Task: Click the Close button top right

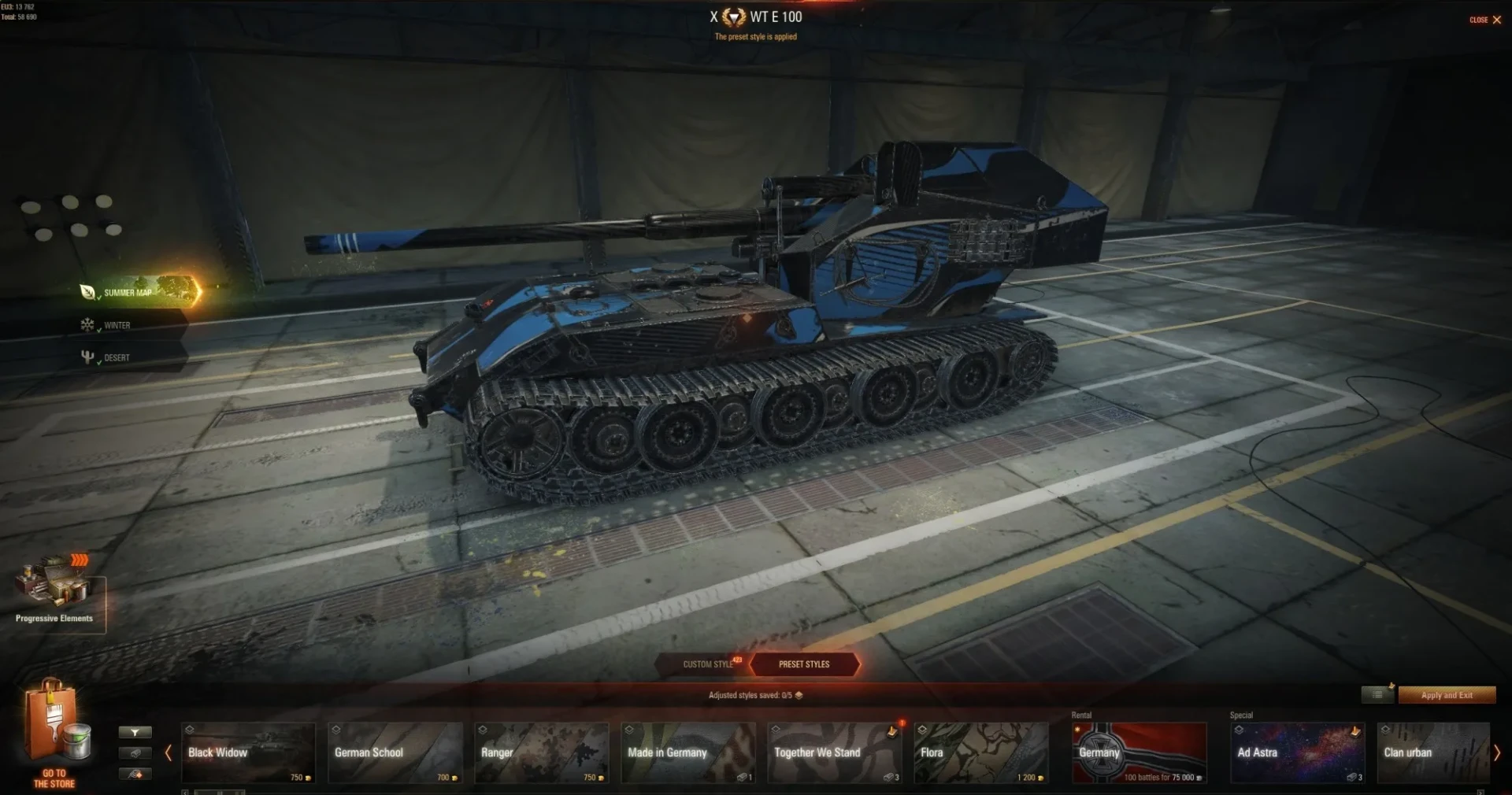Action: click(1485, 20)
